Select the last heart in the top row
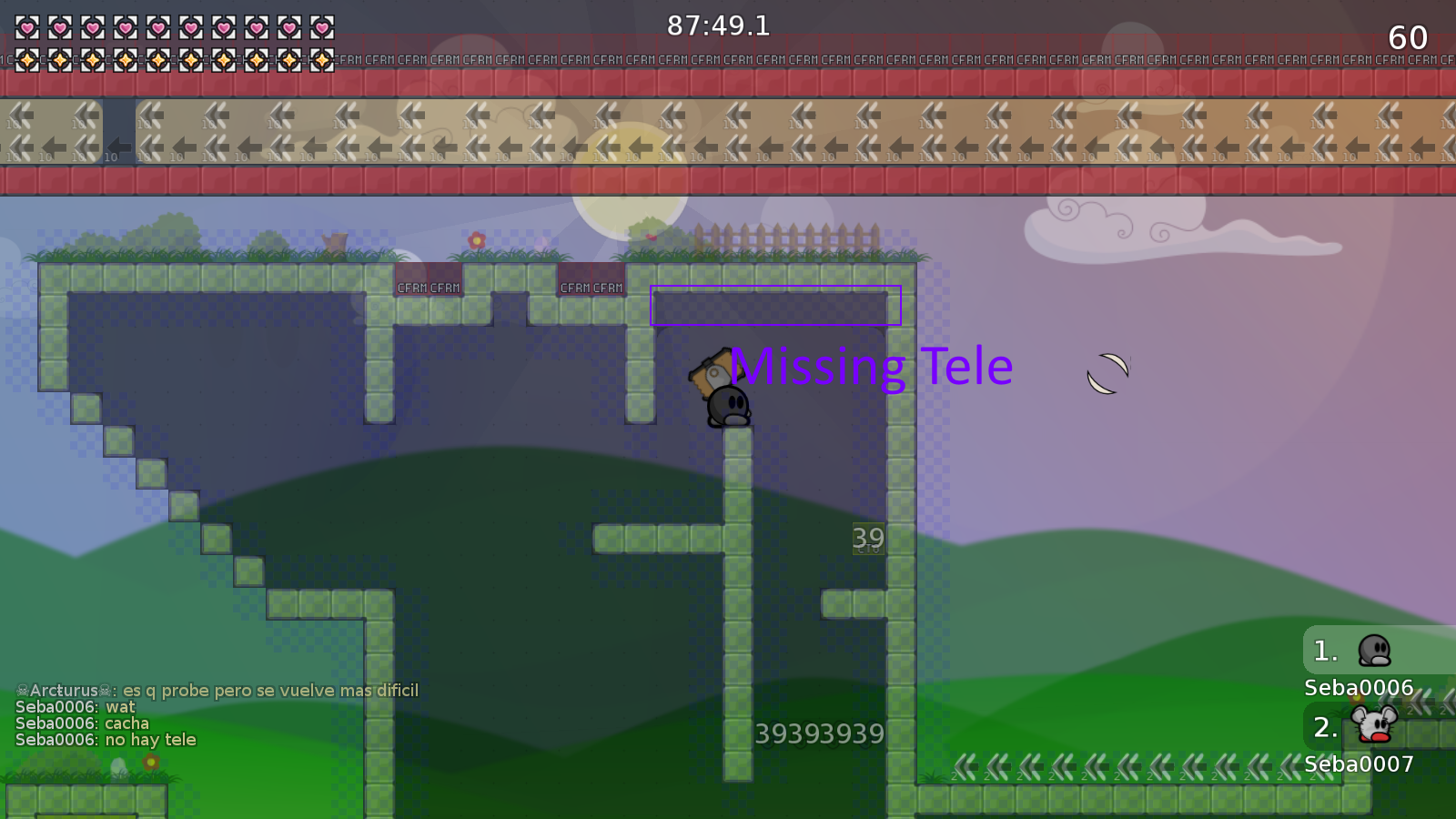The height and width of the screenshot is (819, 1456). coord(323,27)
